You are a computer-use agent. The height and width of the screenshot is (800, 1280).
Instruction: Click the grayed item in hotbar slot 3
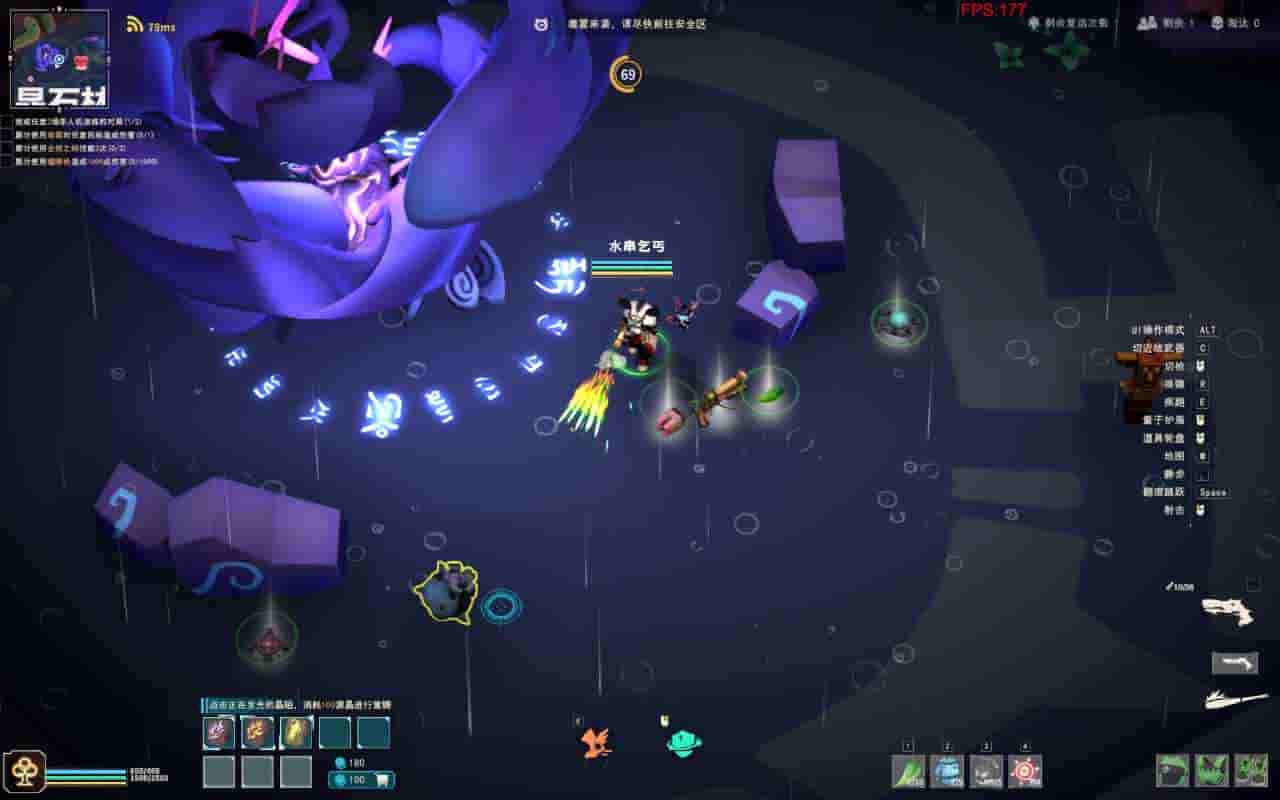pos(988,771)
